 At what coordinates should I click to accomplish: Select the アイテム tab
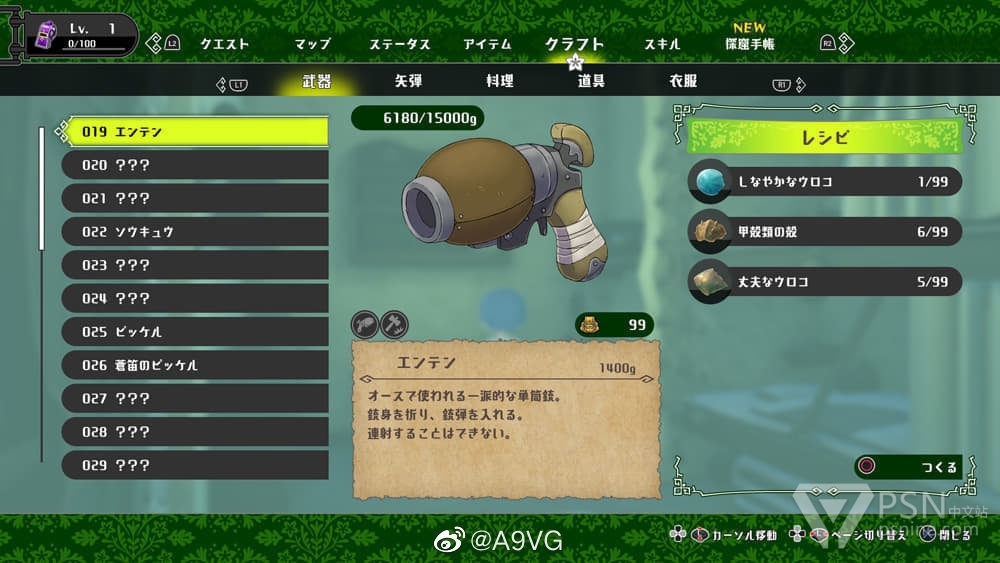[487, 44]
